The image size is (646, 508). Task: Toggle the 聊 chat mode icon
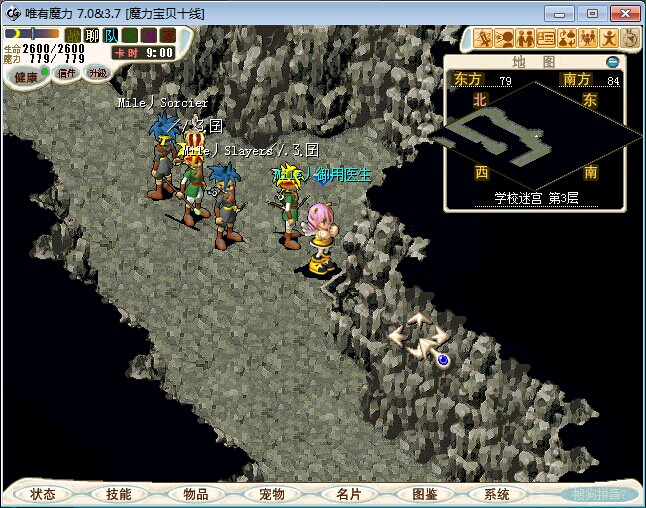pyautogui.click(x=91, y=35)
